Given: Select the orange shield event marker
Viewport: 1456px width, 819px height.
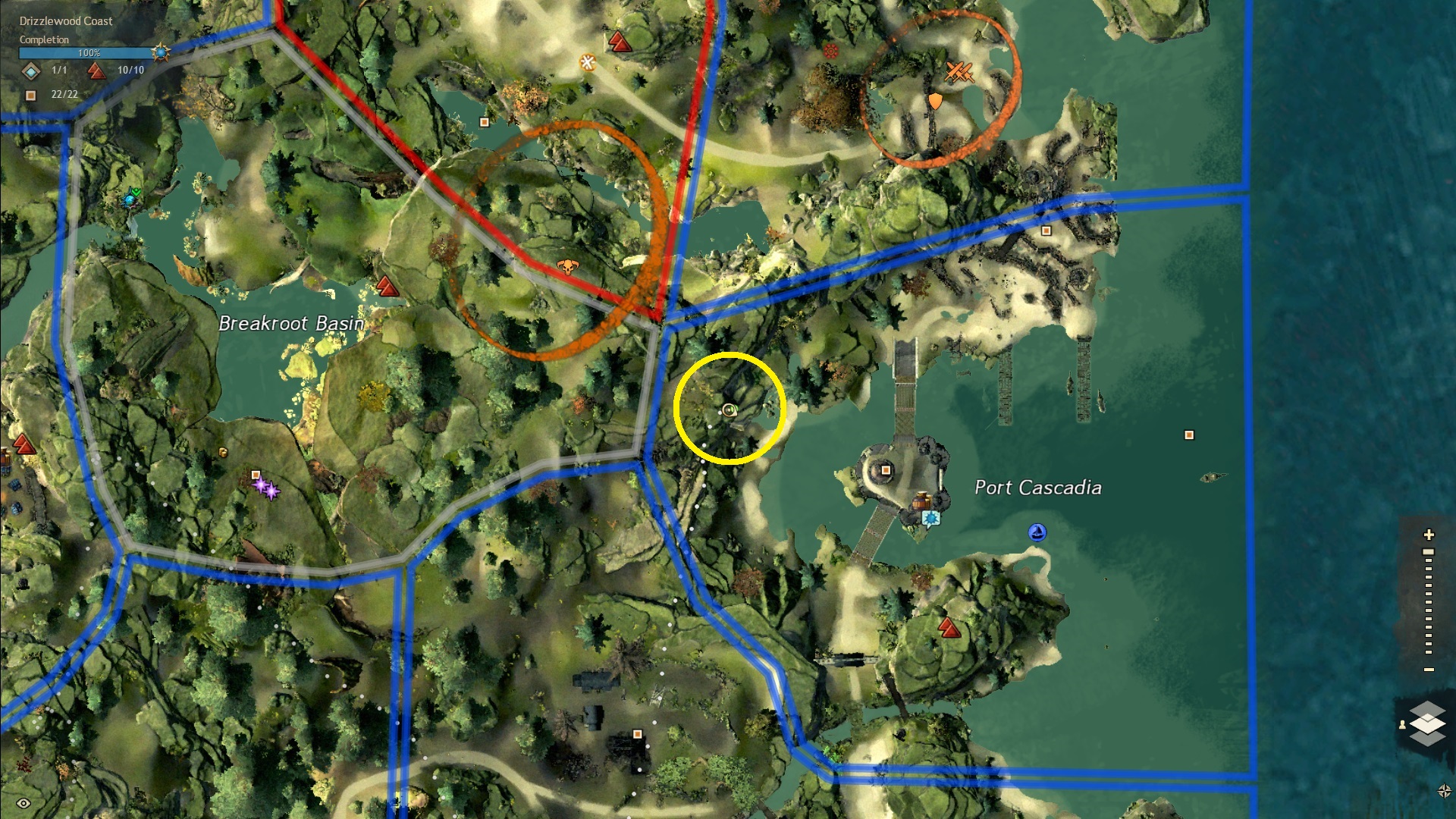Looking at the screenshot, I should (936, 101).
